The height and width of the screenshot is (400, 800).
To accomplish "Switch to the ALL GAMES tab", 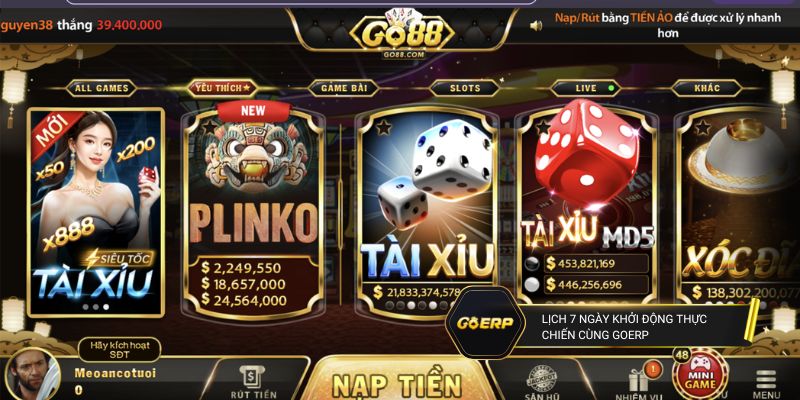I will [x=101, y=88].
